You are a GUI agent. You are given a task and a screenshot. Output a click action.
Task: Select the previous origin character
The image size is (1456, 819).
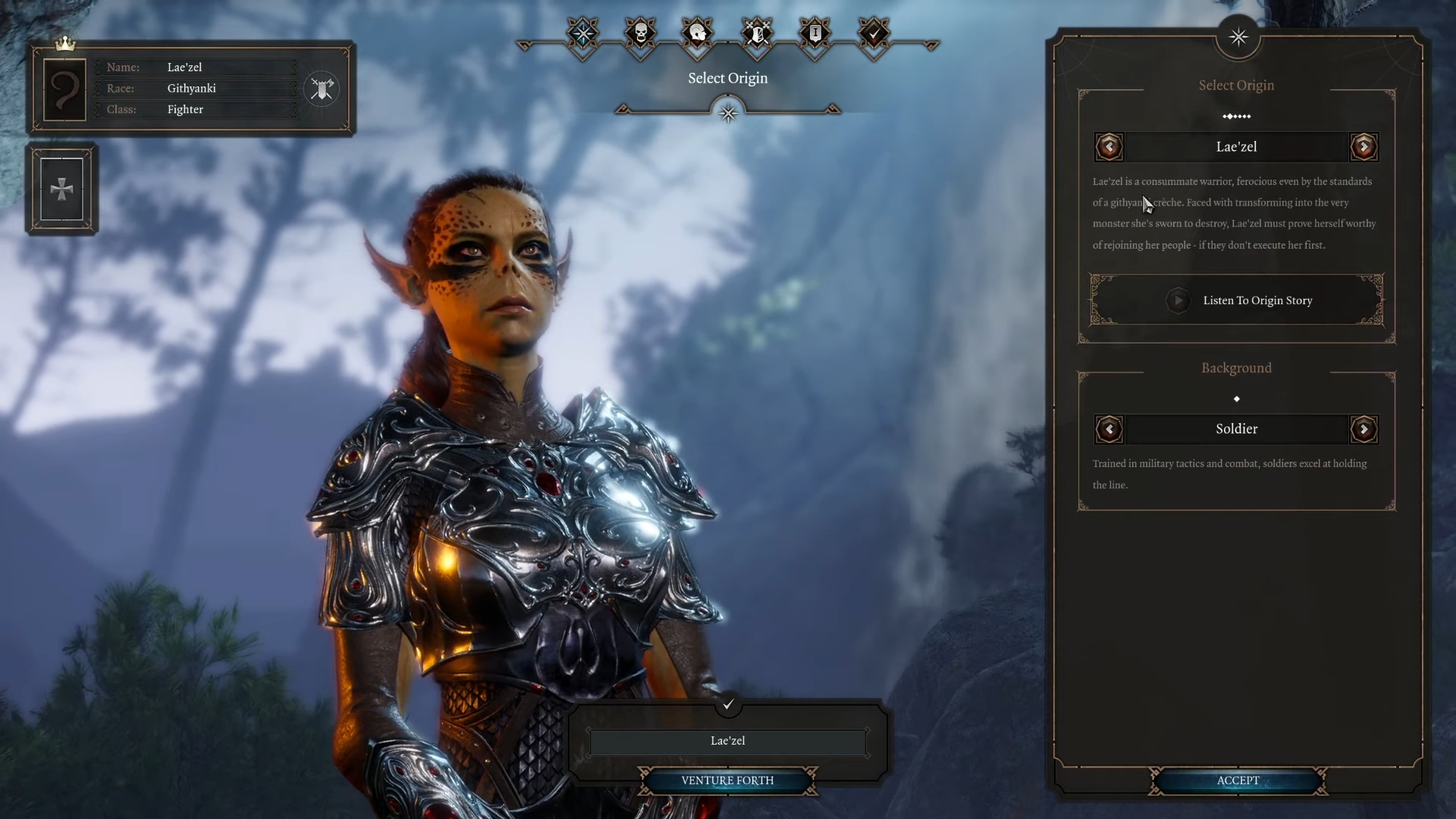(1109, 146)
